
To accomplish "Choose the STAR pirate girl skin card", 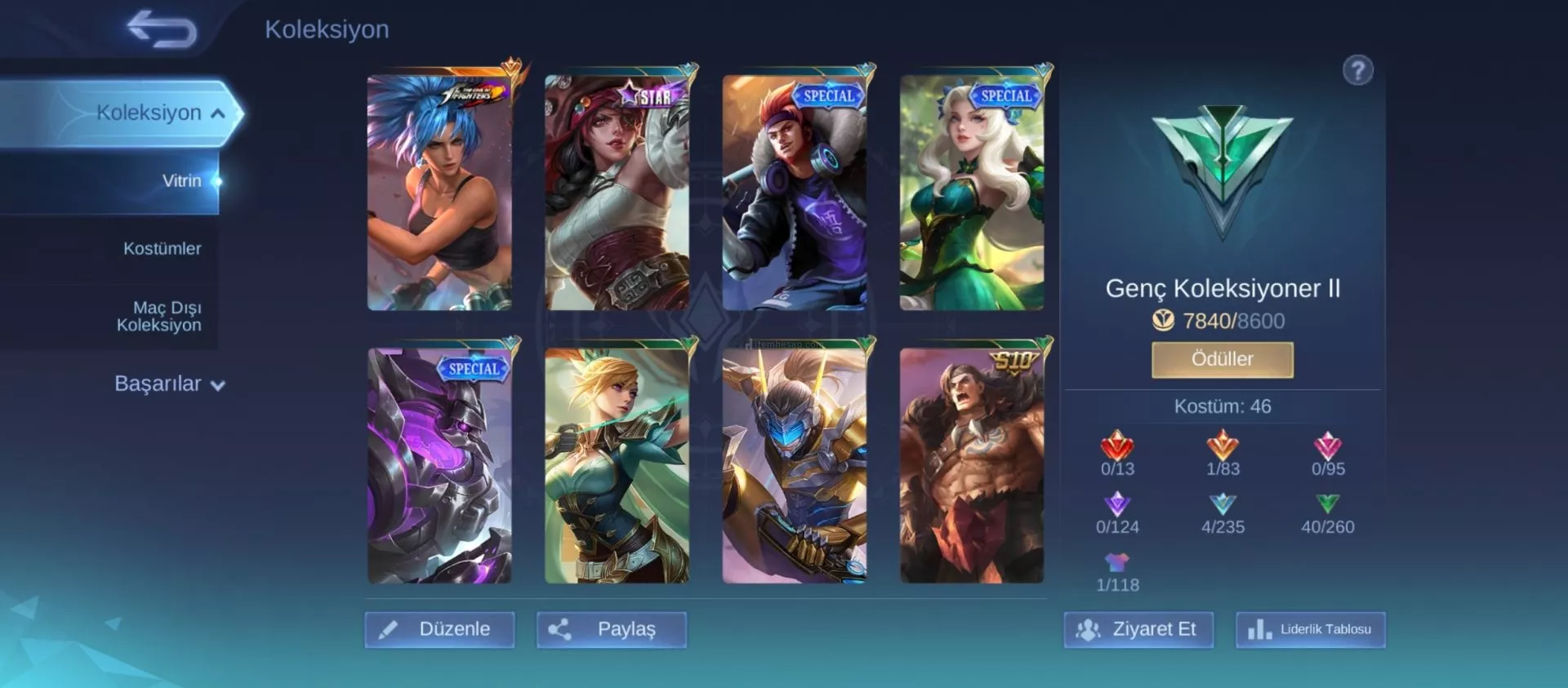I will 617,193.
